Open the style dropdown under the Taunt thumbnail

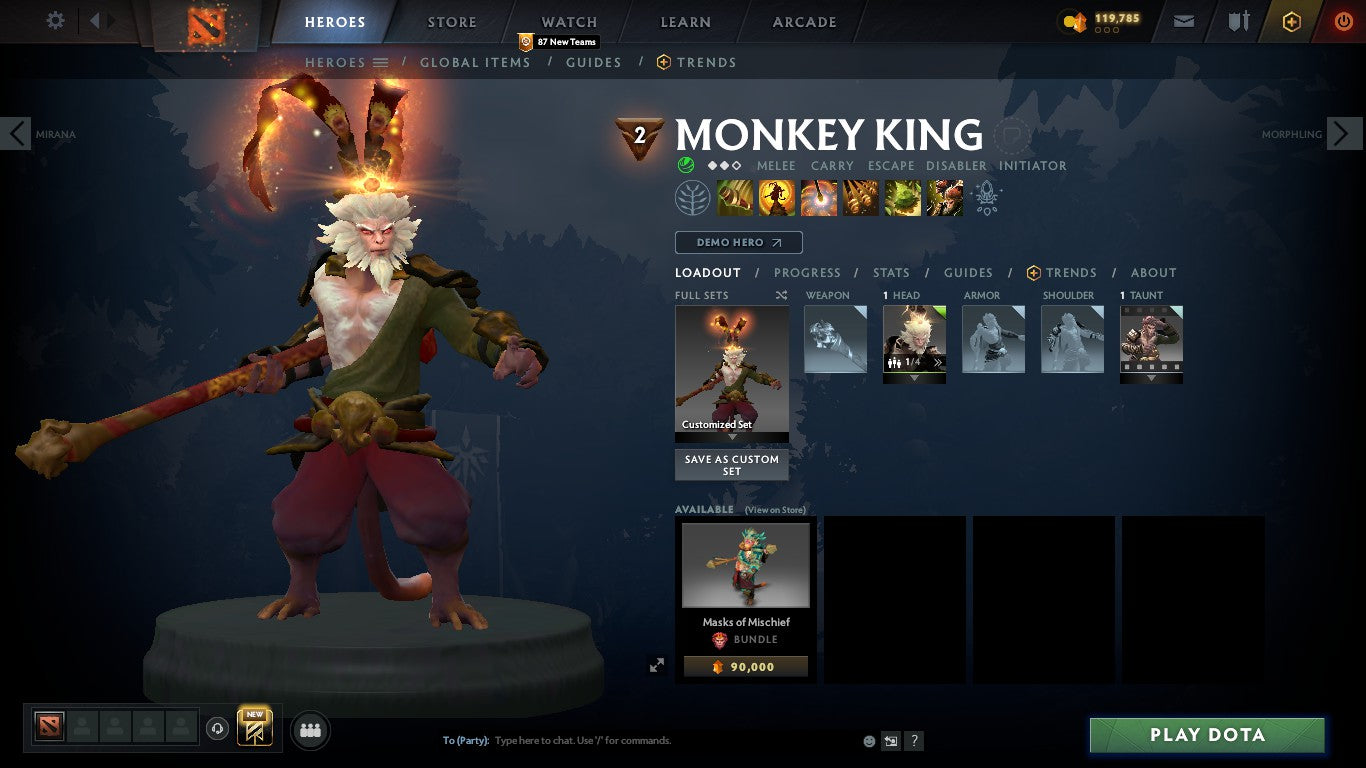(x=1151, y=378)
